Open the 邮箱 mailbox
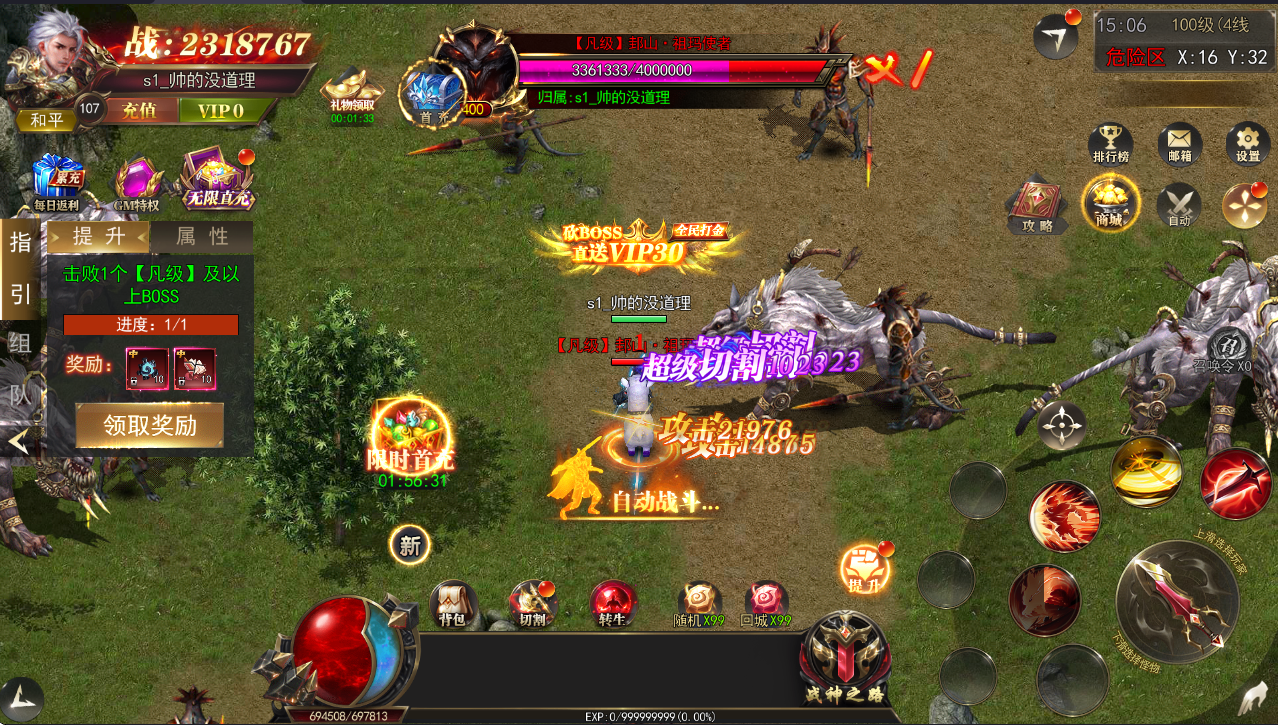This screenshot has width=1278, height=725. point(1180,144)
